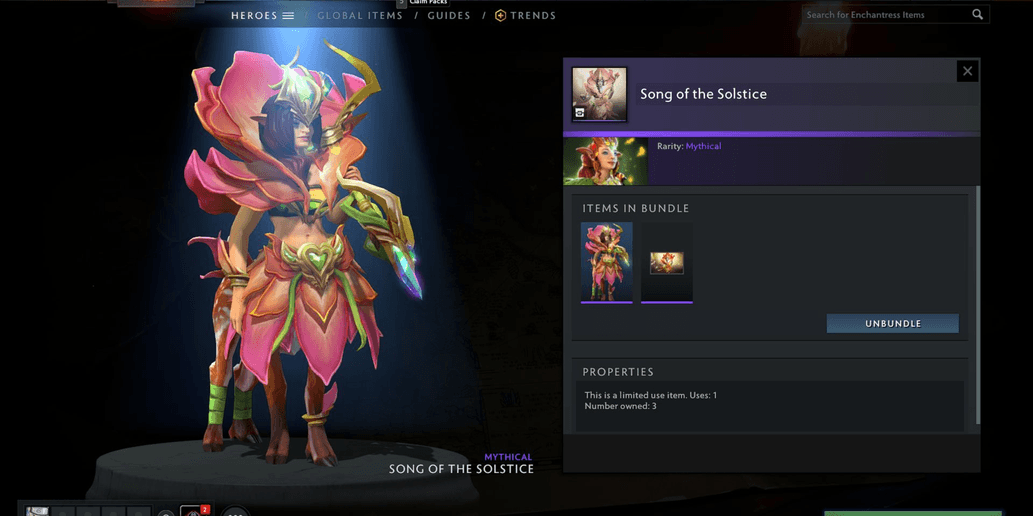Click the search magnifier icon
Screen dimensions: 1033x516
[978, 15]
